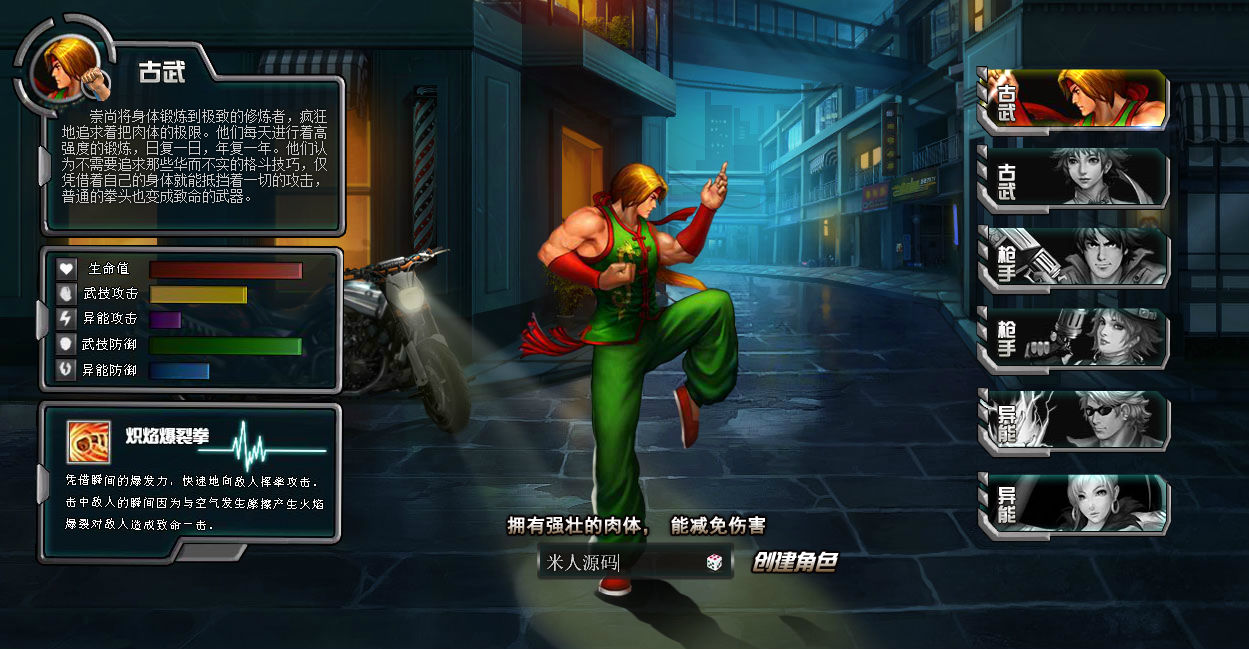Confirm with the 创建角色 button
The height and width of the screenshot is (649, 1249).
point(795,563)
